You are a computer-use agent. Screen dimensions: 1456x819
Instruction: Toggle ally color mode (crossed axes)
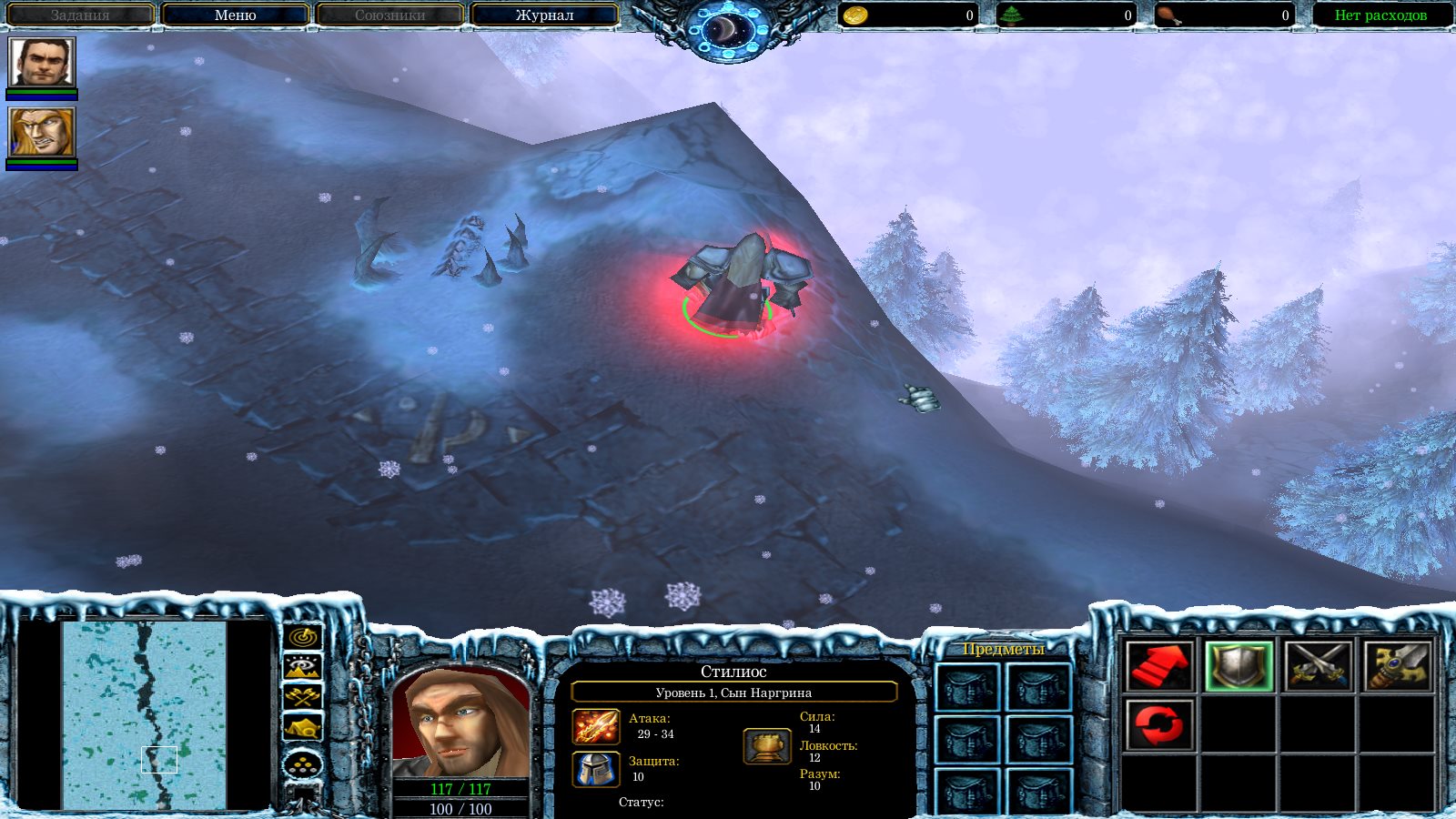tap(303, 697)
